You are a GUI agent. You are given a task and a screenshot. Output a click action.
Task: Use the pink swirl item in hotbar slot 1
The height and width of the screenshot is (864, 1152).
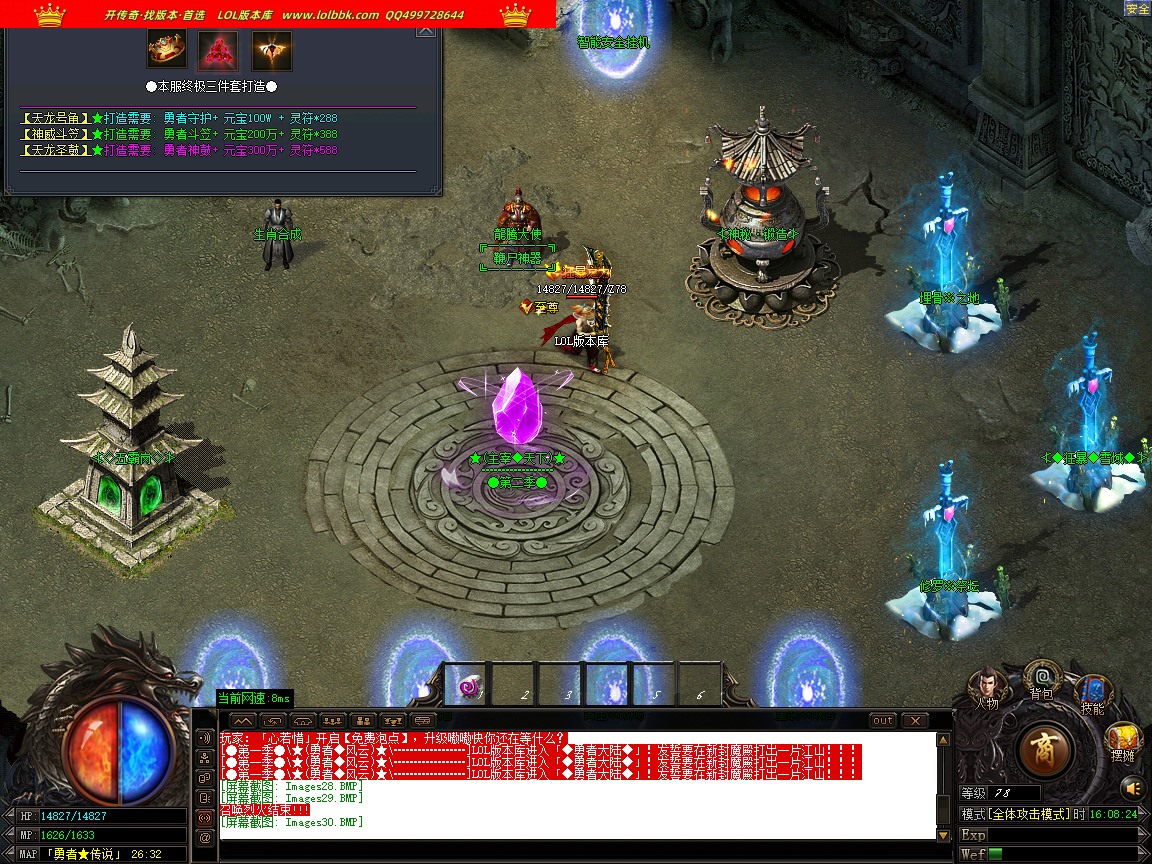click(x=469, y=687)
